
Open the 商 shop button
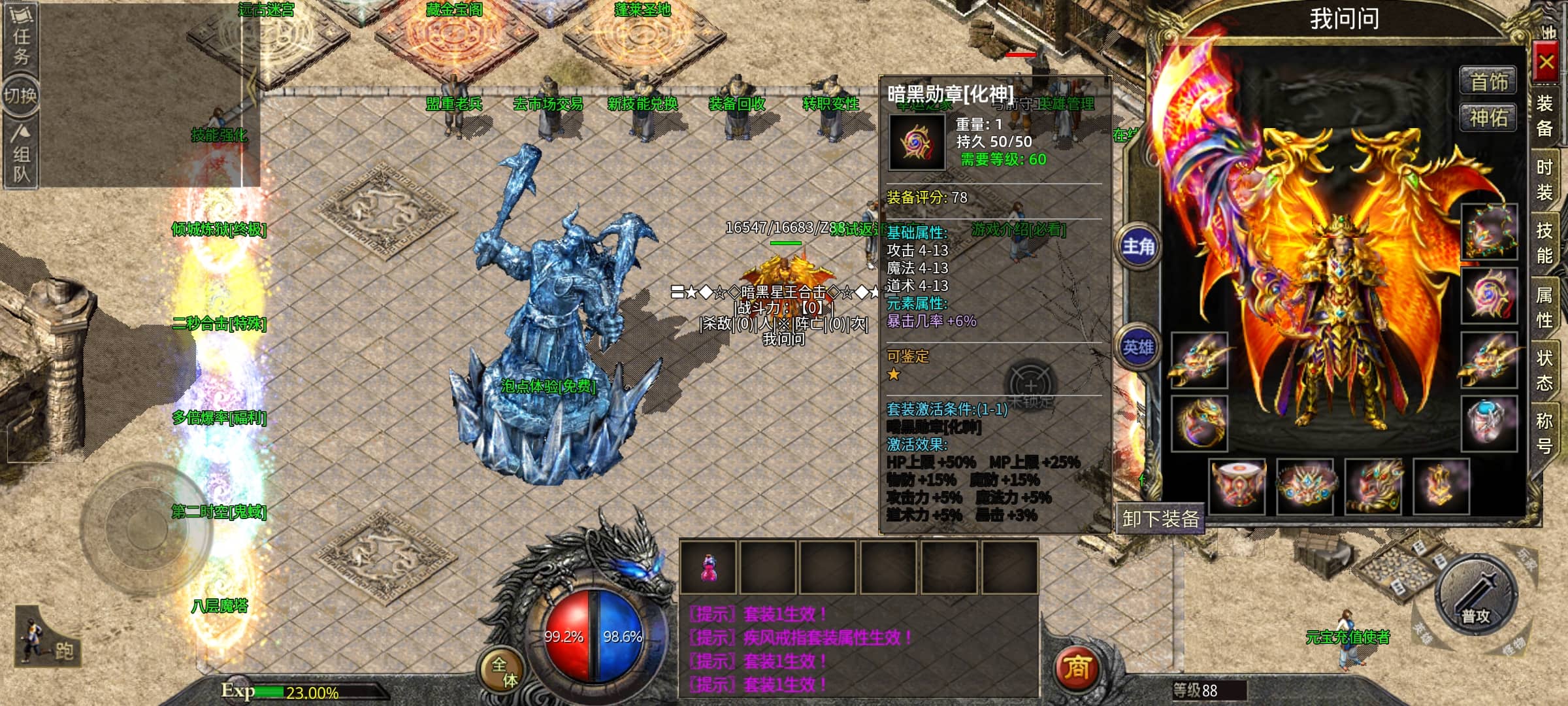[x=1076, y=667]
